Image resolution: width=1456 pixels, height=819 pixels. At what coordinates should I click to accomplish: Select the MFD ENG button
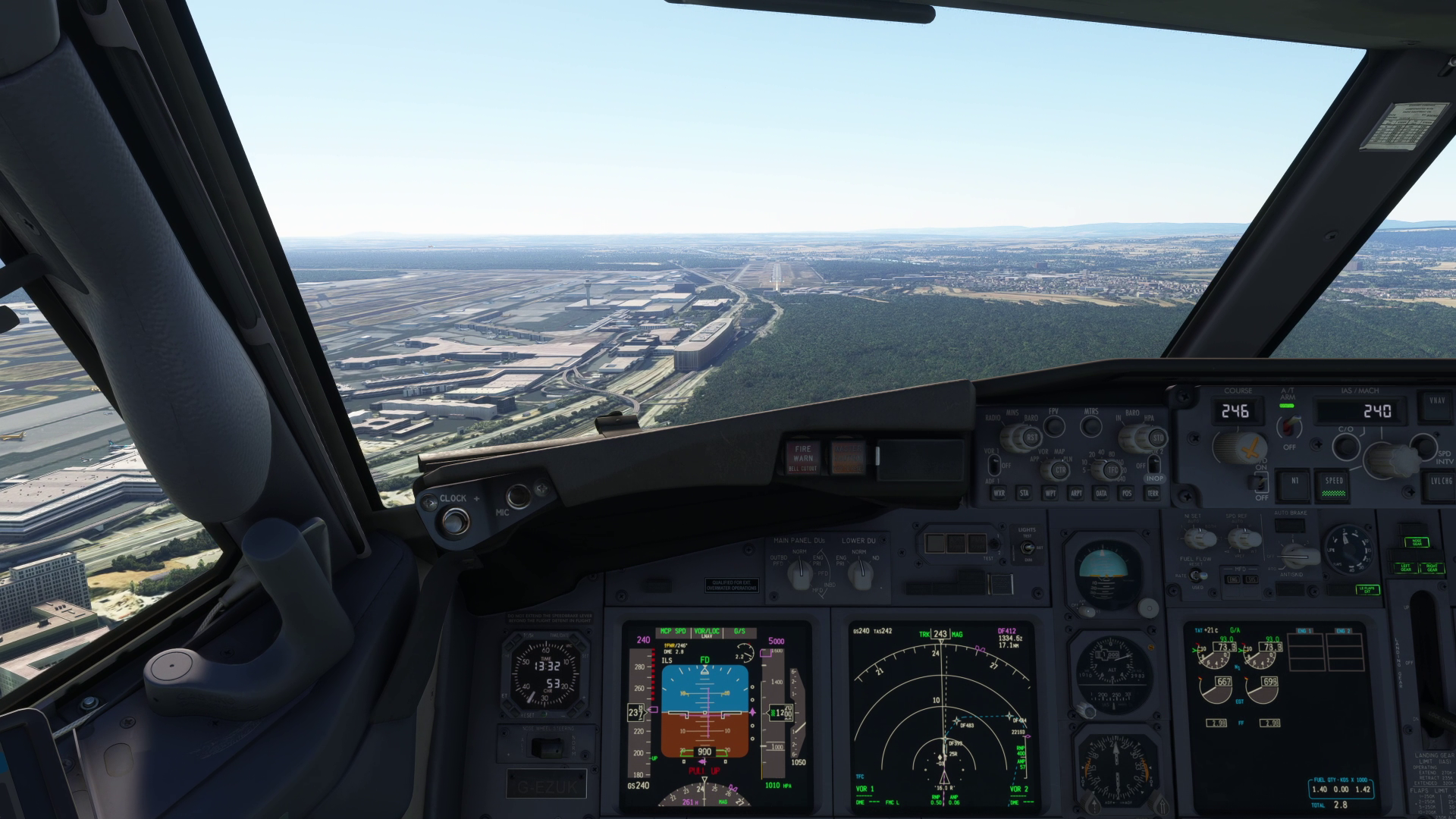click(x=1234, y=579)
